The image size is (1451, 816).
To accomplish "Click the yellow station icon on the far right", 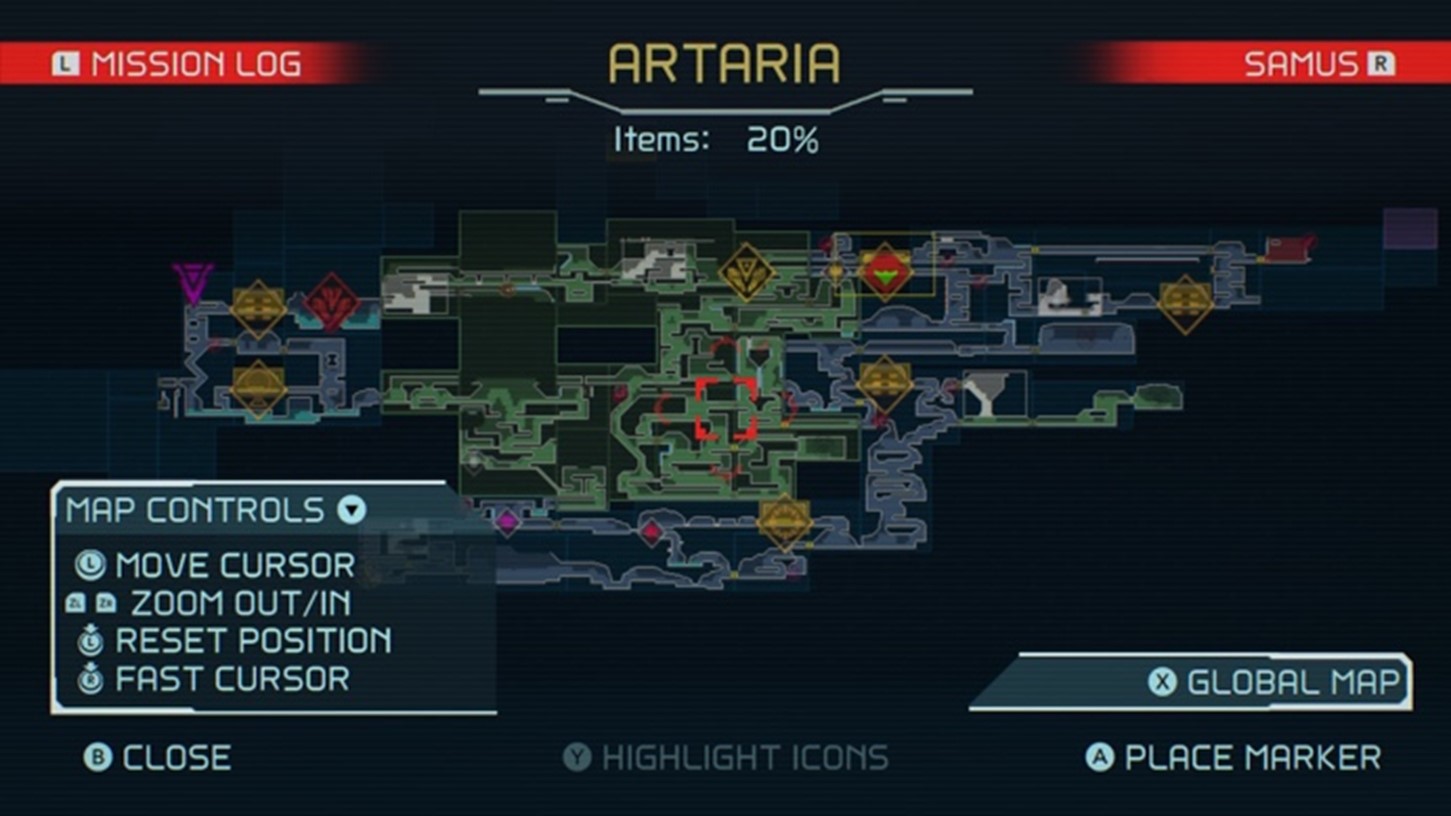I will click(x=1185, y=304).
